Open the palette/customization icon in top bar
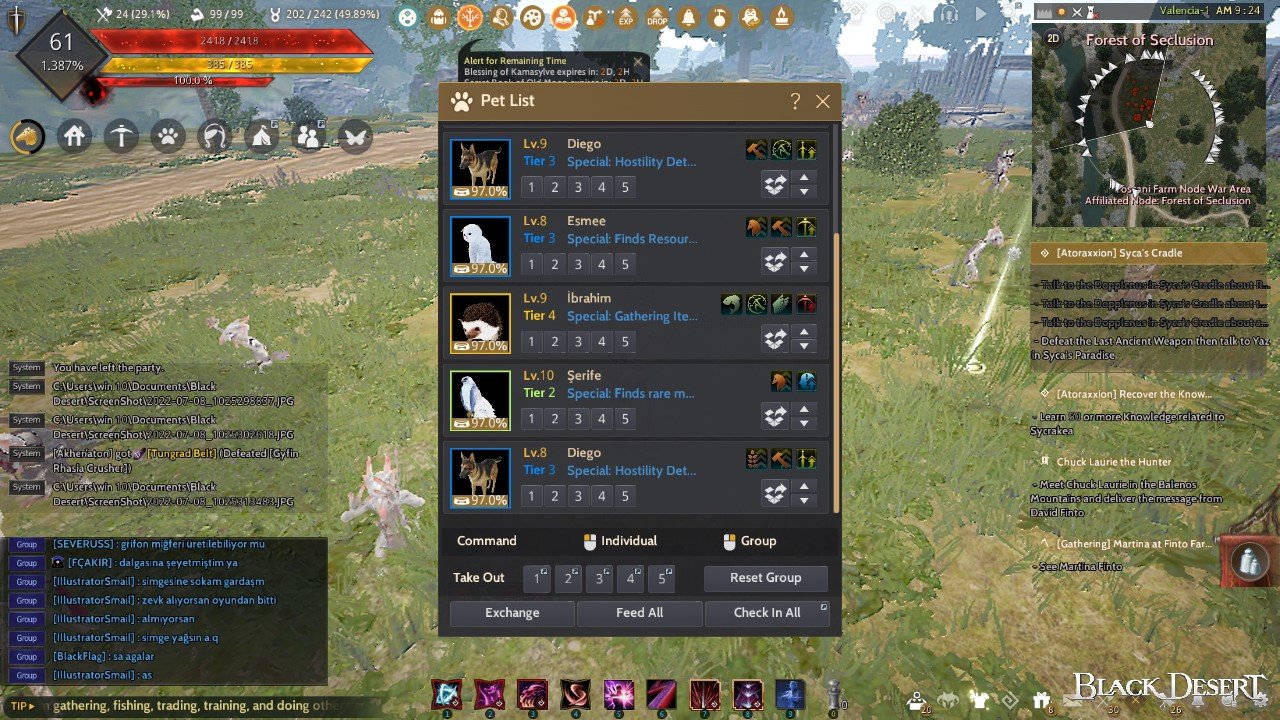1280x720 pixels. point(533,17)
